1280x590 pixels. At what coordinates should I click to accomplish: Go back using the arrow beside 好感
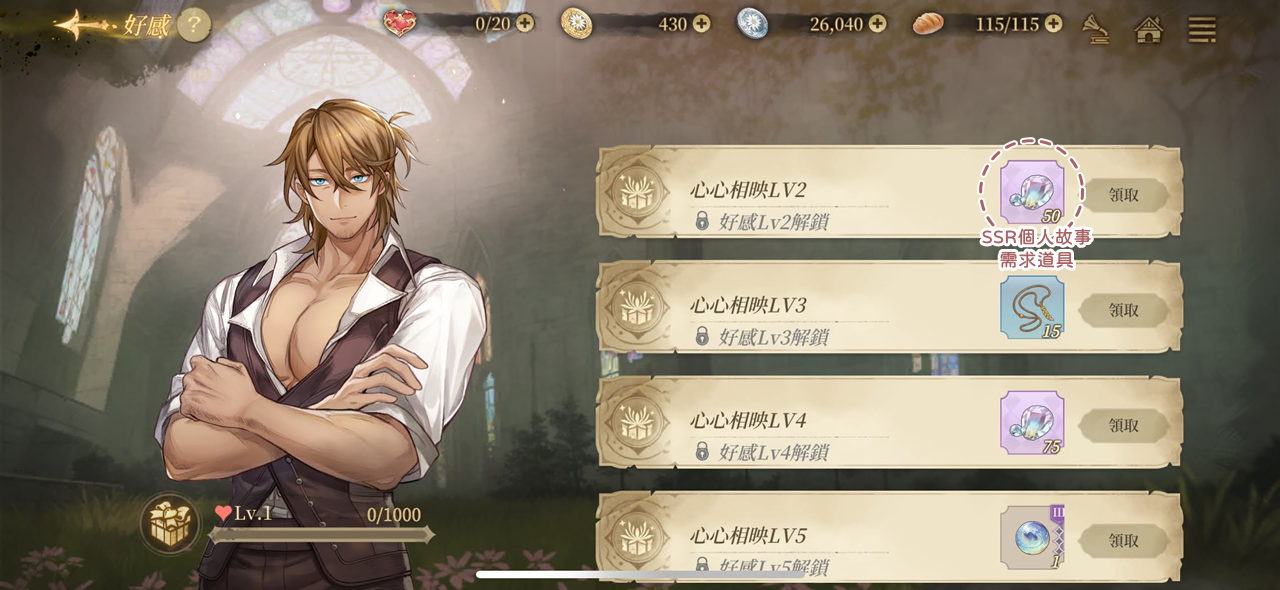[82, 25]
